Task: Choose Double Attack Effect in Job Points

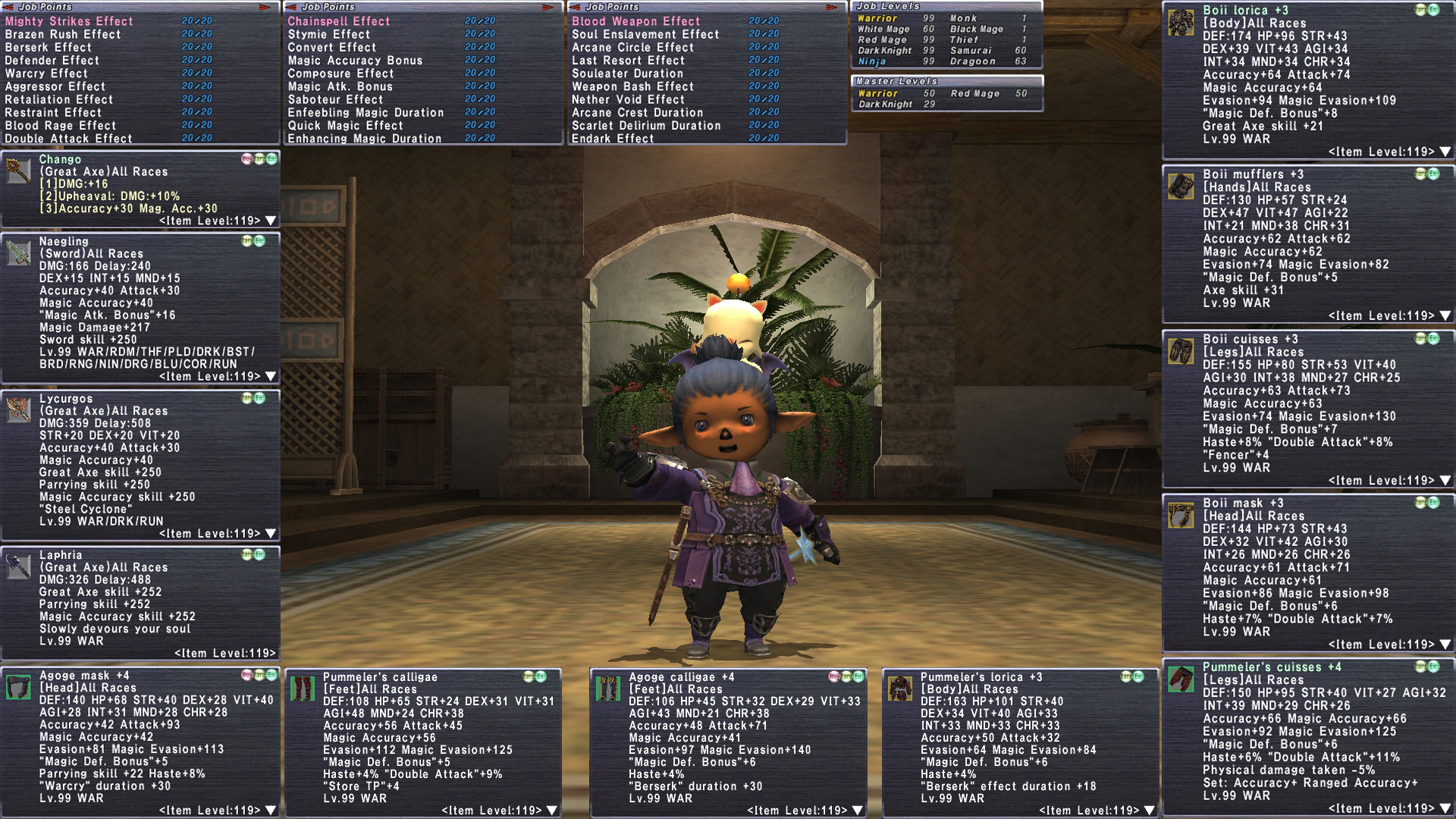Action: (68, 139)
